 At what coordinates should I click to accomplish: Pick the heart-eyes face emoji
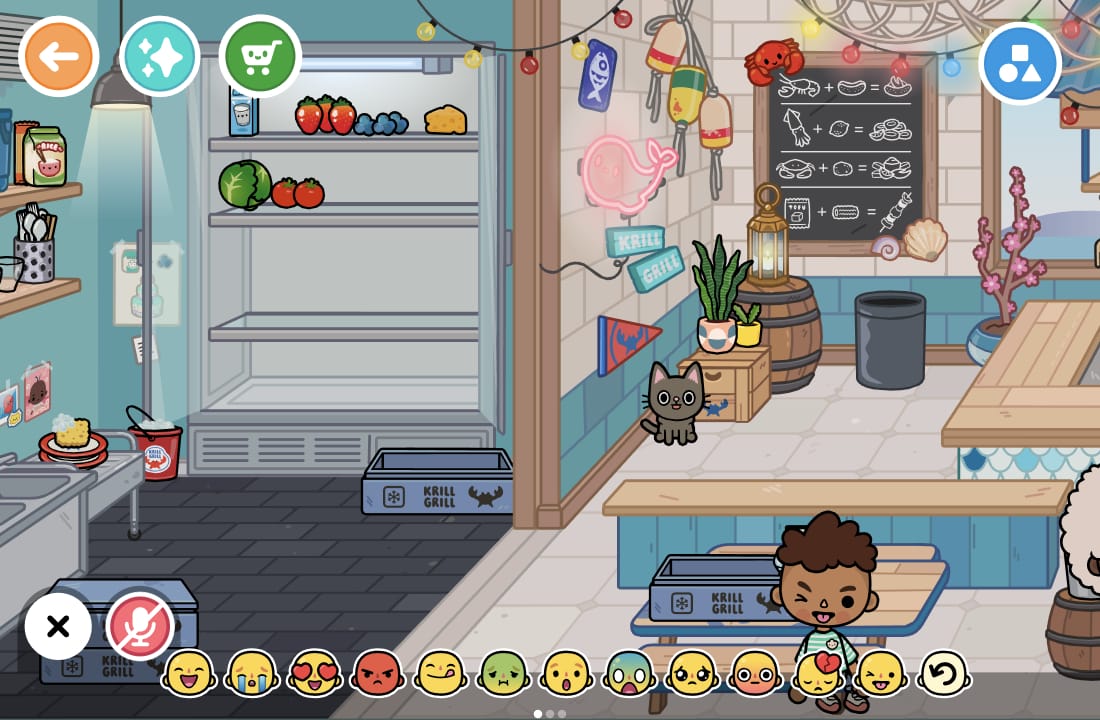[315, 674]
